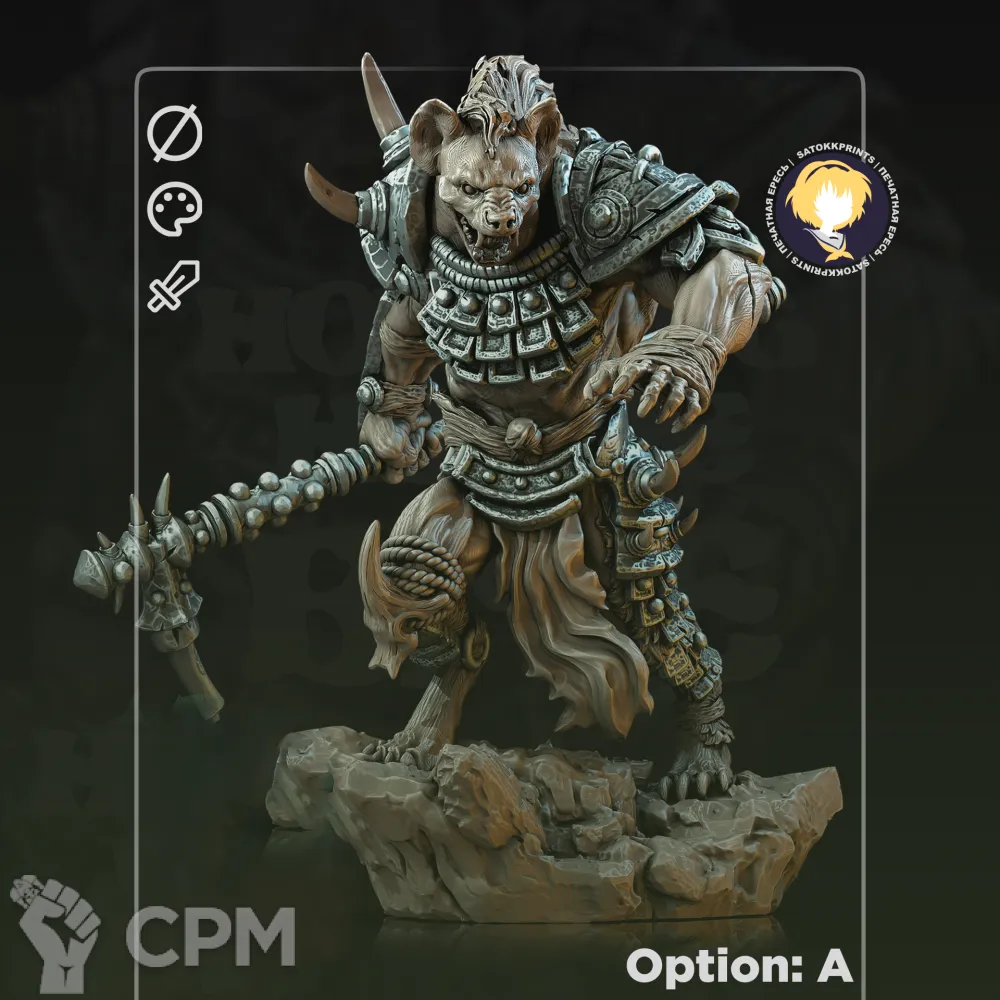Select the paint palette icon
Image resolution: width=1000 pixels, height=1000 pixels.
[x=175, y=210]
